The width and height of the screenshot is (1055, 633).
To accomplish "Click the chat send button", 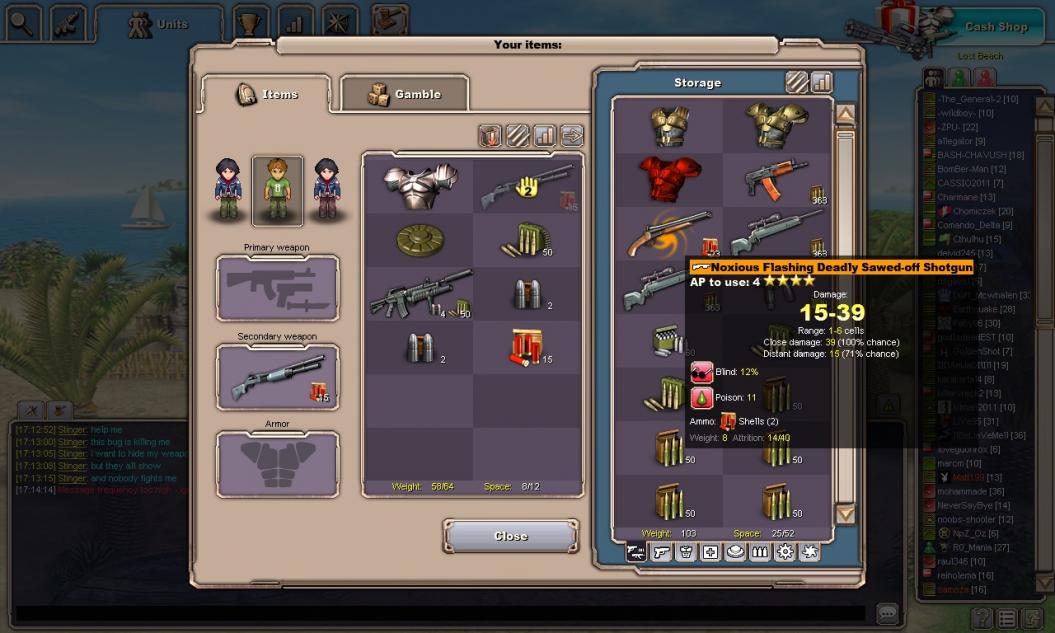I will coord(886,613).
